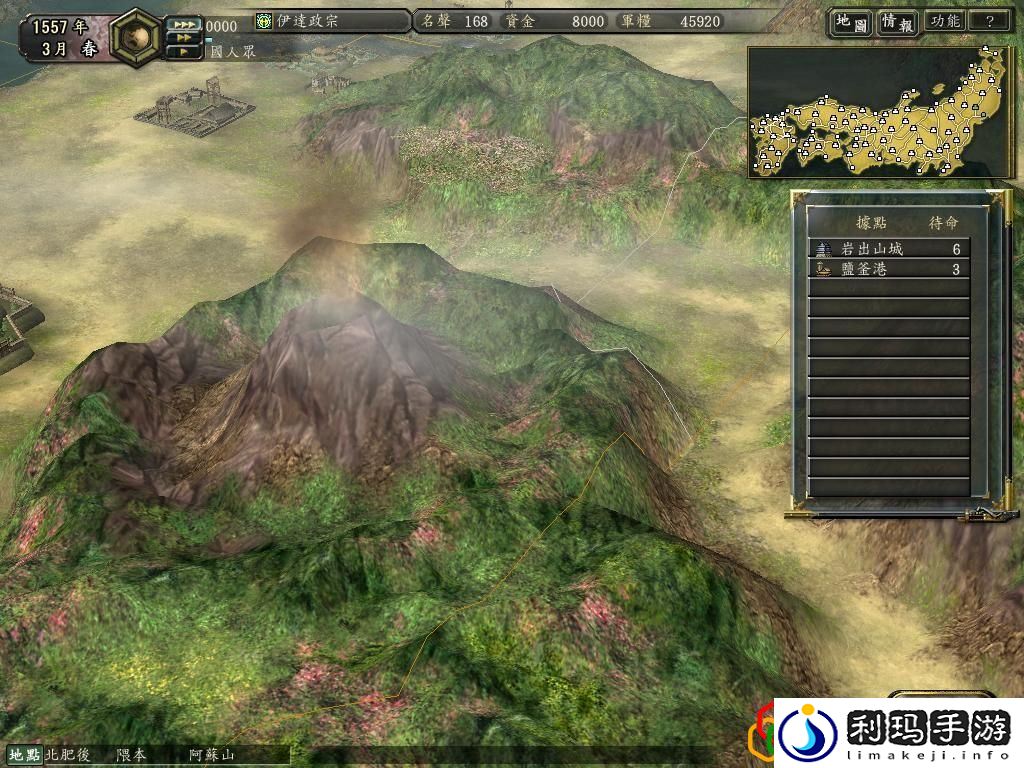1024x768 pixels.
Task: Open the 地圖 map menu
Action: [x=850, y=21]
